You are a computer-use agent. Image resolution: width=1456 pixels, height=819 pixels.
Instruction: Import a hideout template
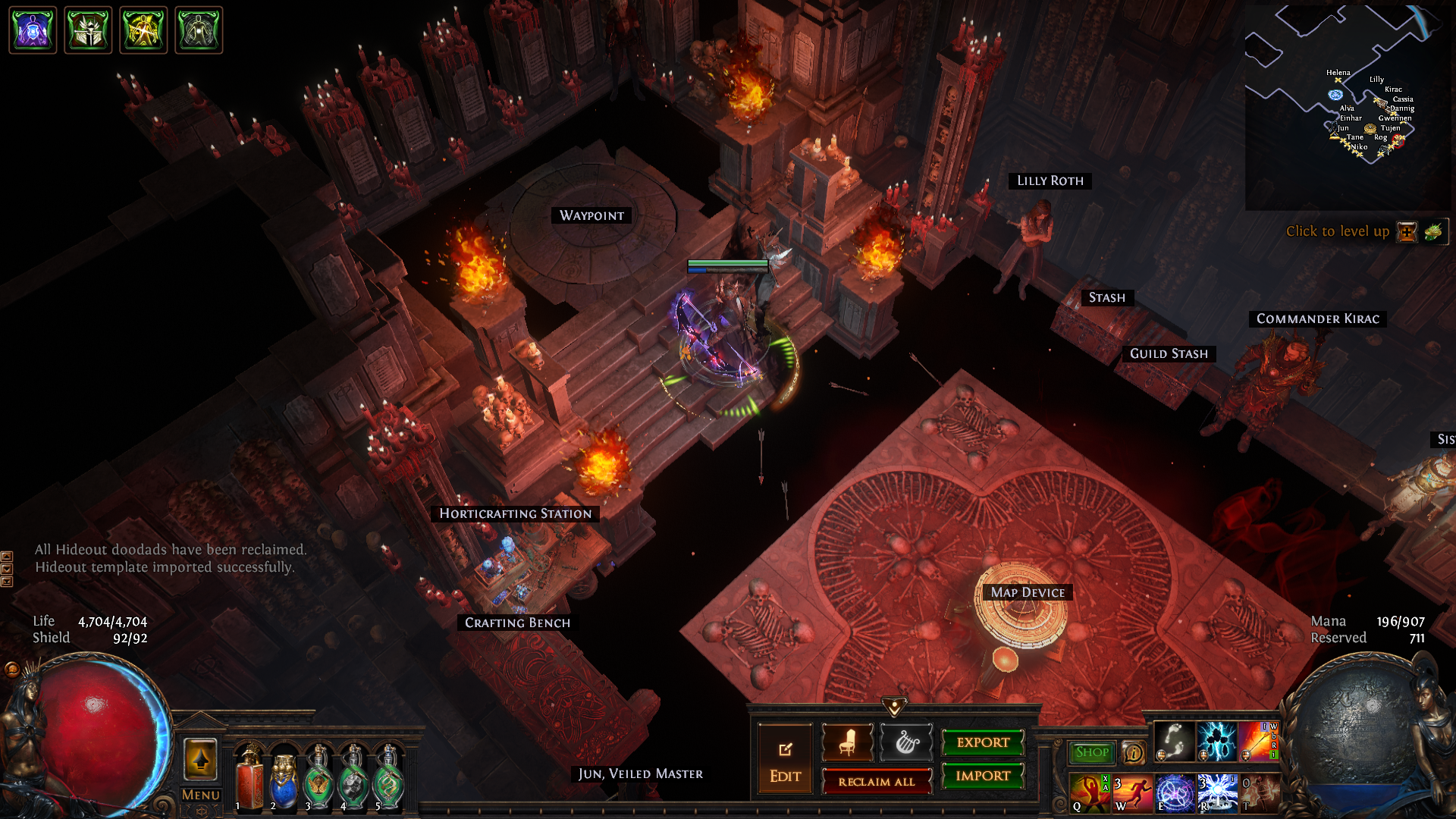[983, 776]
